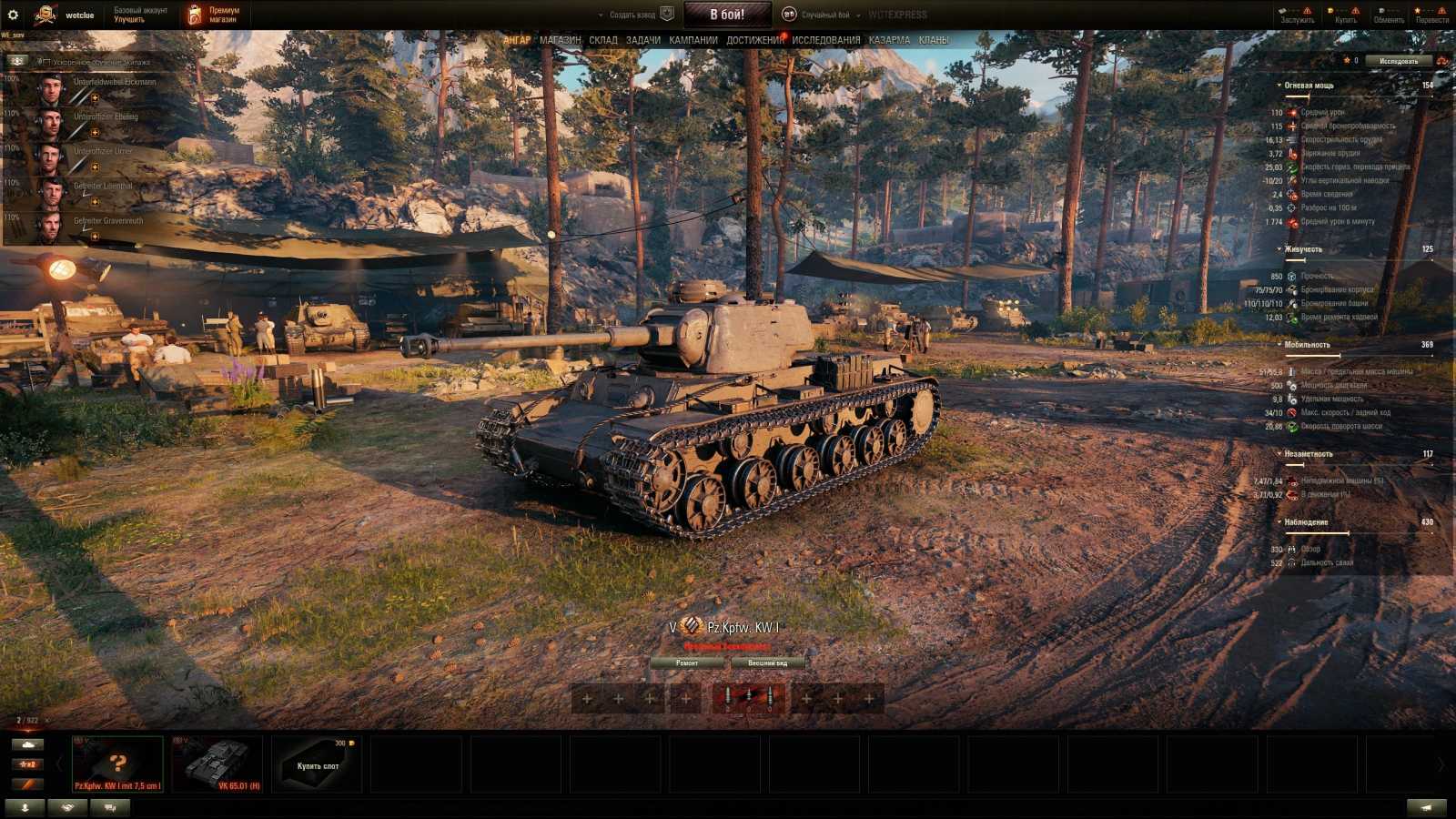The image size is (1456, 819).
Task: Open the СКЛАД menu item
Action: (x=604, y=40)
